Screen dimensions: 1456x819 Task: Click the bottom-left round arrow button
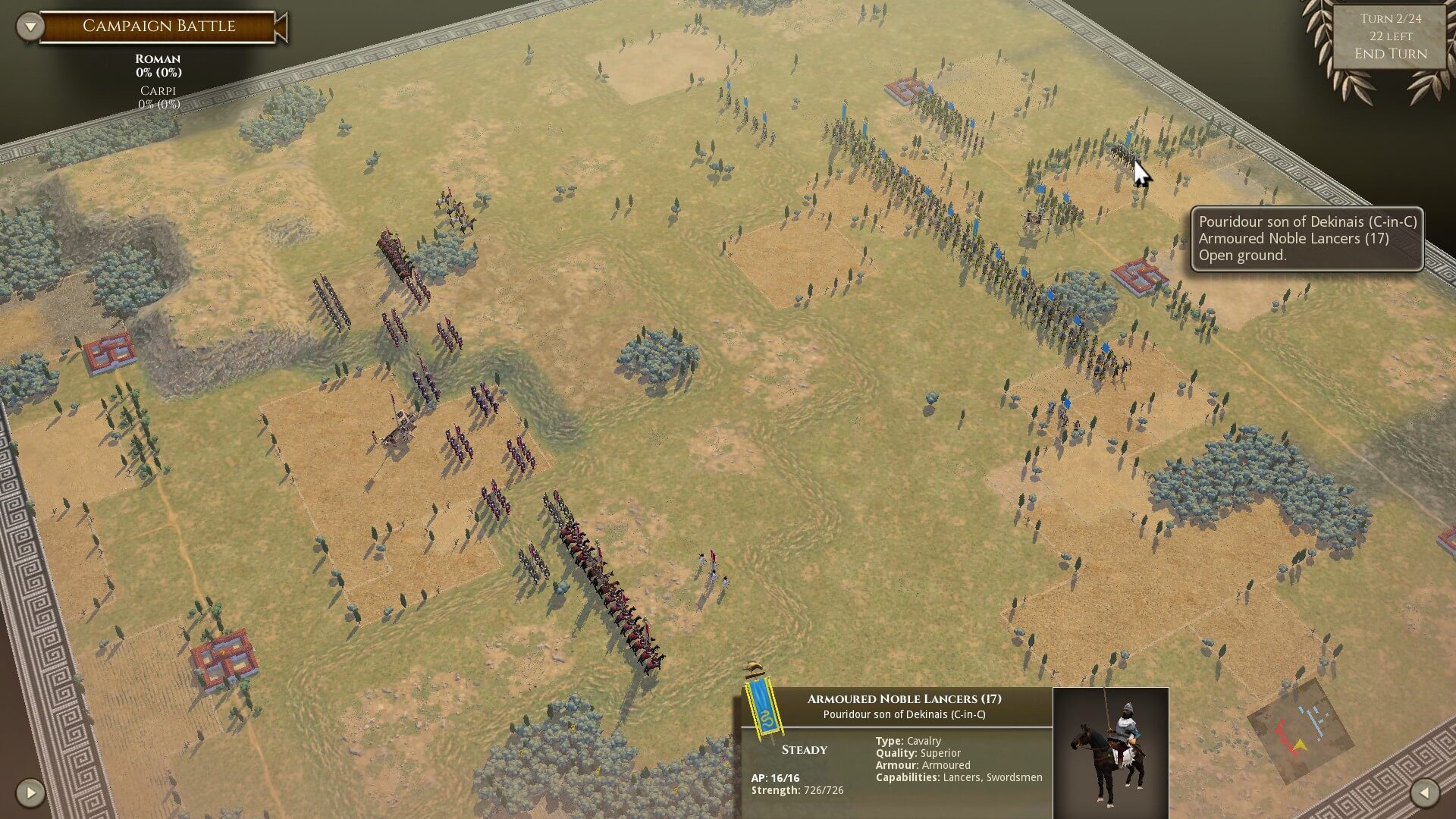(30, 793)
